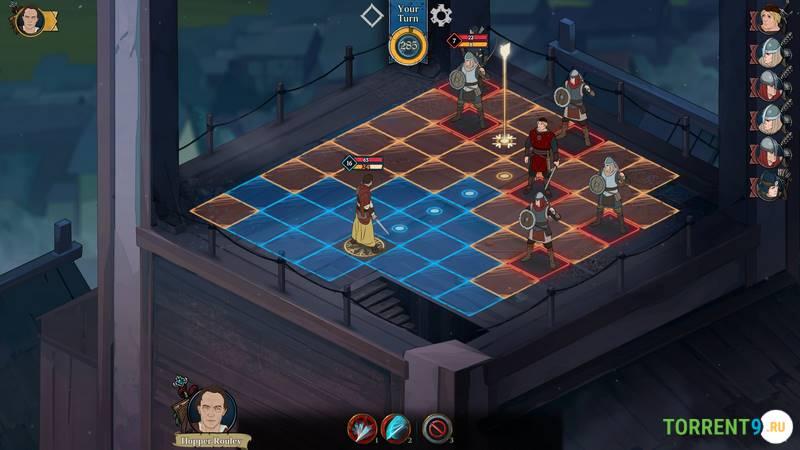Select the Hopper Rouley character portrait
This screenshot has height=450, width=800.
(211, 409)
